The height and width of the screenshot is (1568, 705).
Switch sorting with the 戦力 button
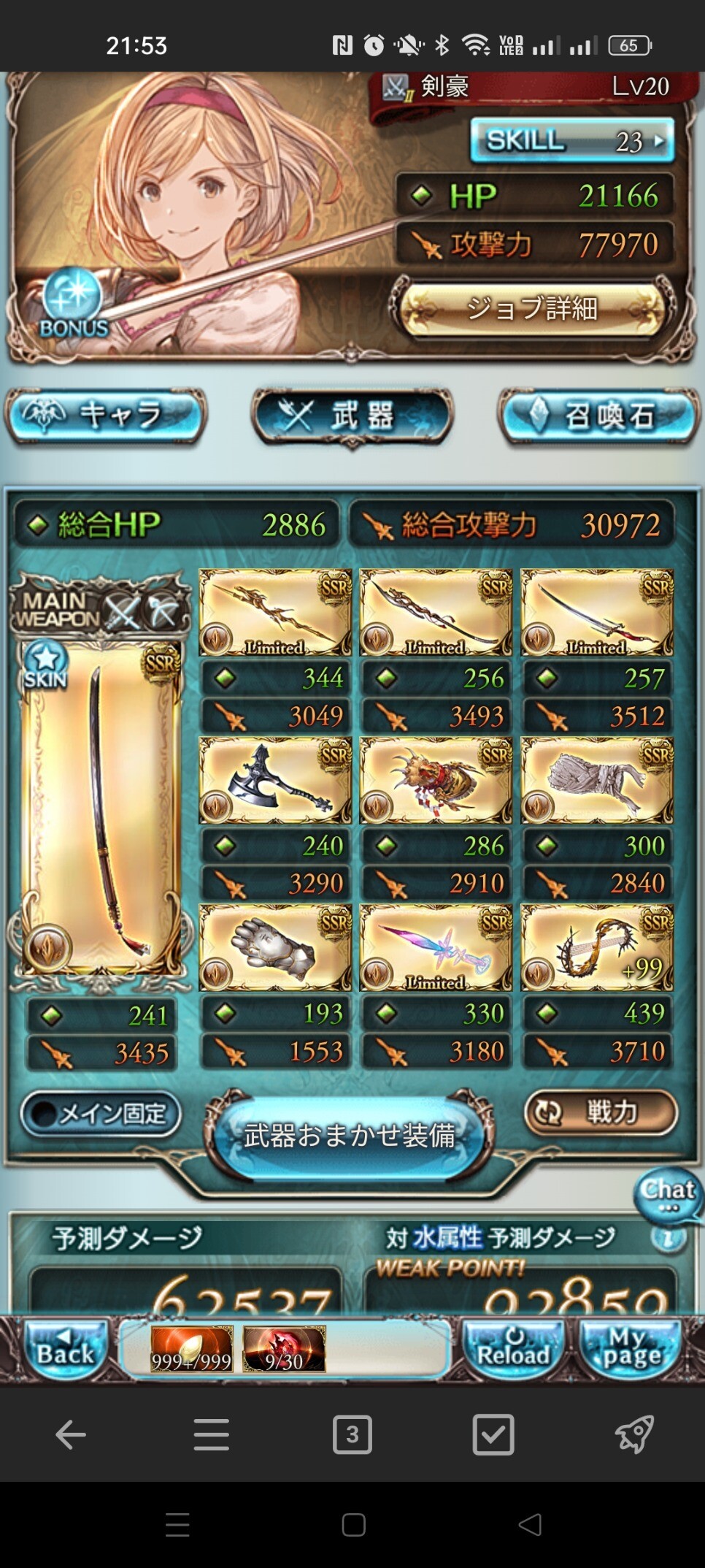click(600, 1112)
